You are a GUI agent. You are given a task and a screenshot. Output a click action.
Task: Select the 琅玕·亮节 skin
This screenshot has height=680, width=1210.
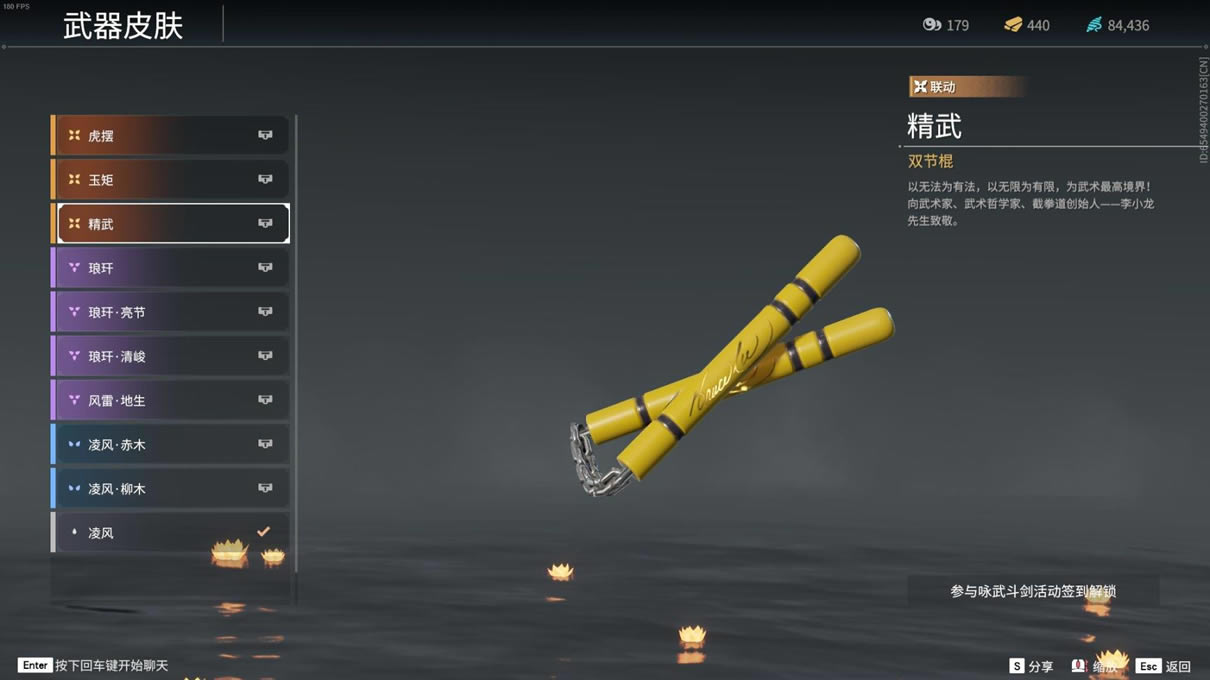(x=172, y=312)
